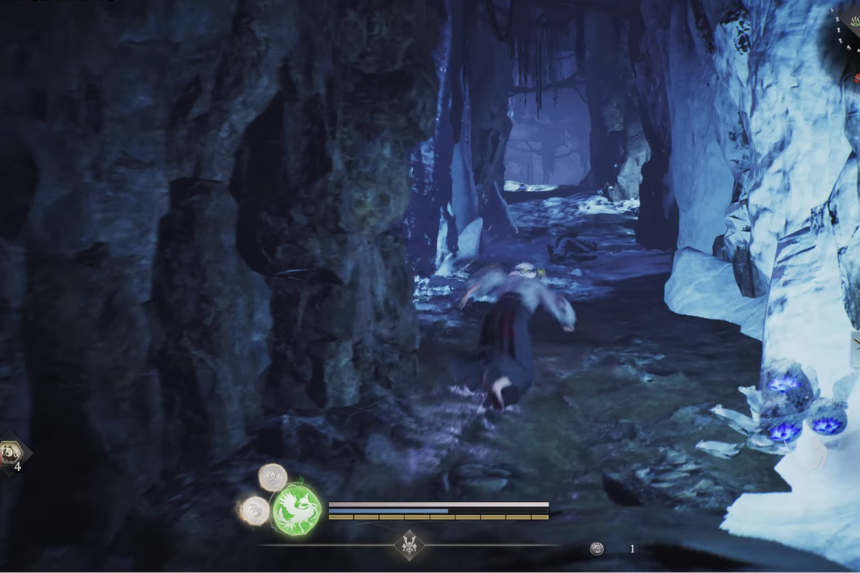Click the samurai helmet diamond marker

(x=409, y=545)
